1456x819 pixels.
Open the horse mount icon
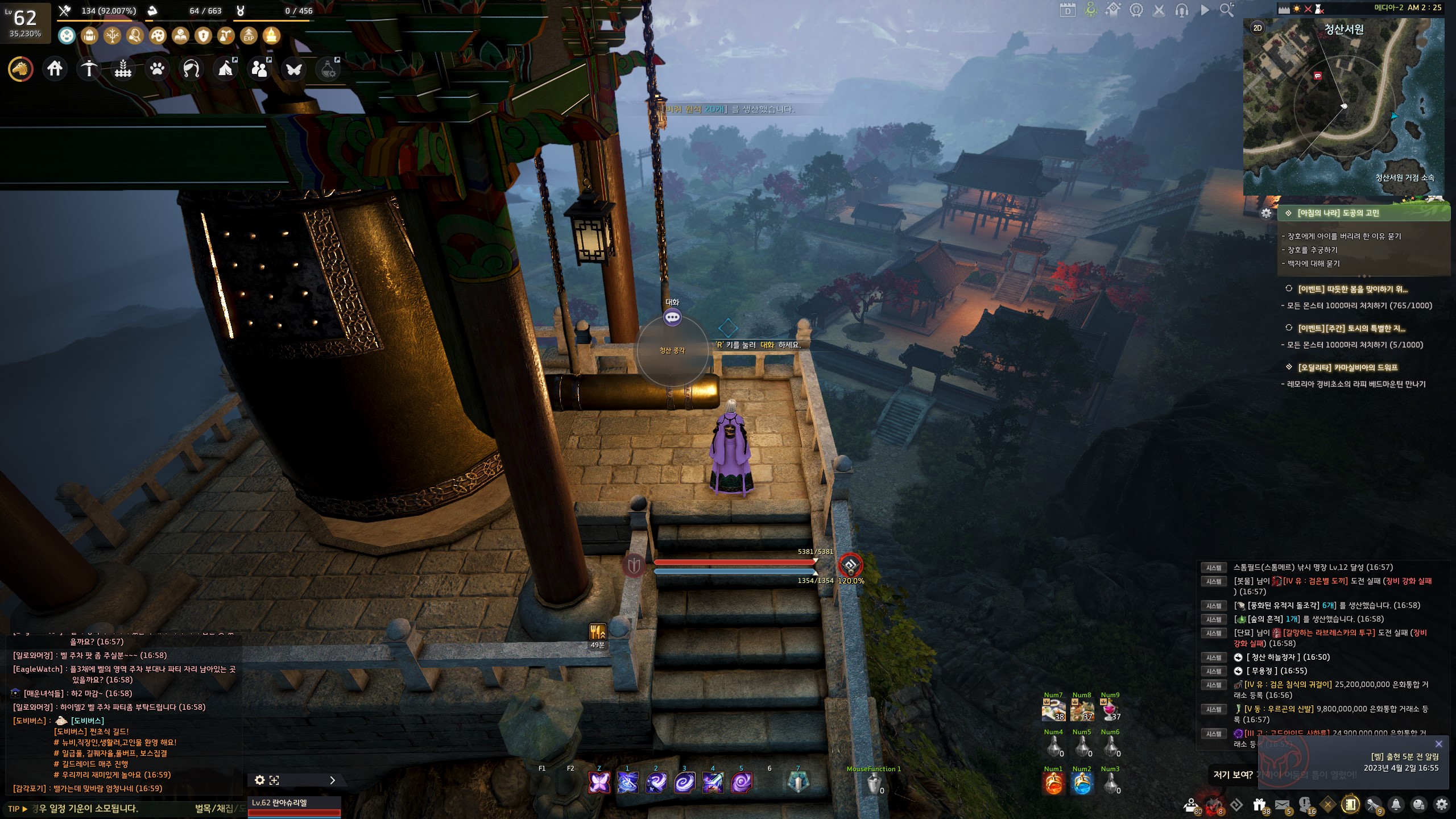(20, 69)
